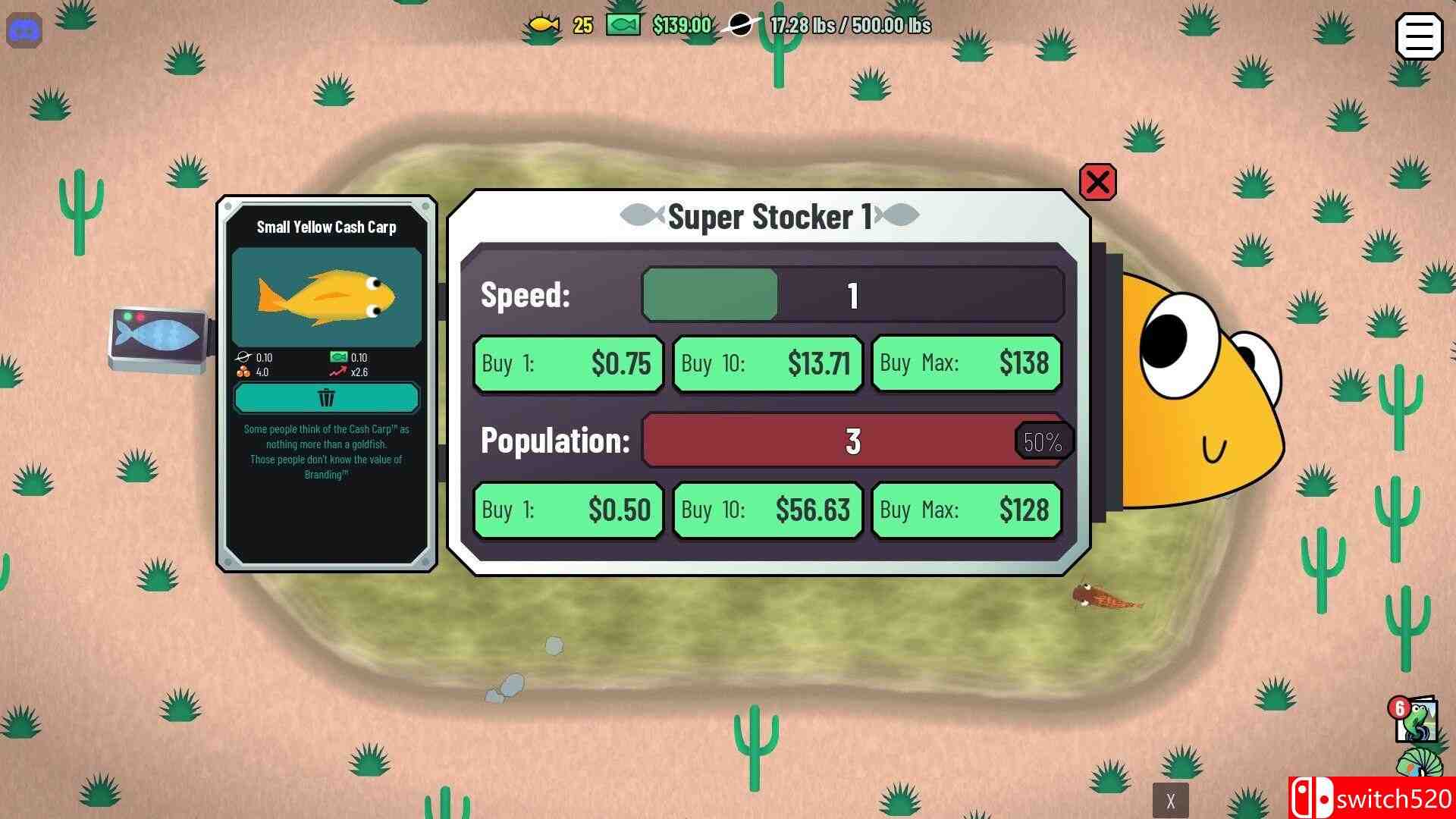Screen dimensions: 1456x819
Task: Trash the Small Yellow Cash Carp
Action: click(x=326, y=397)
